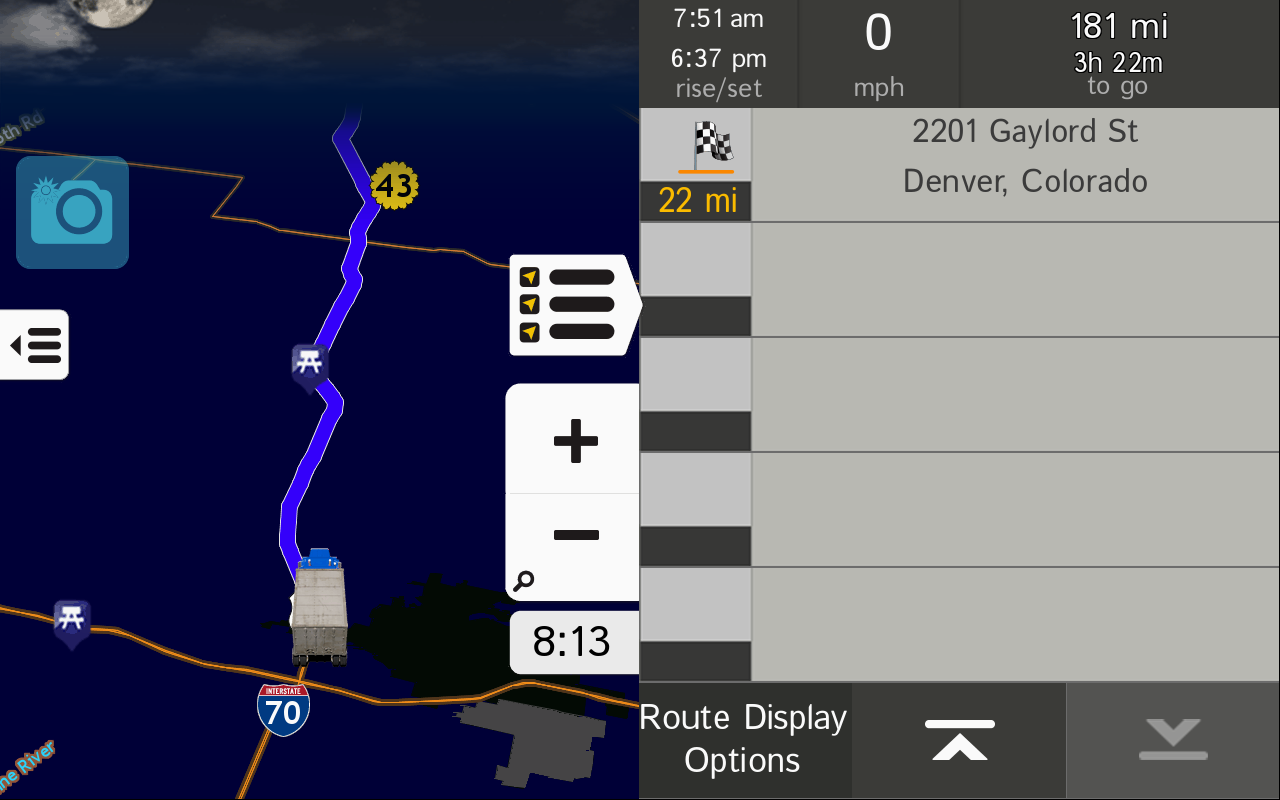The width and height of the screenshot is (1280, 800).
Task: Tap the distance to go panel
Action: 1118,53
